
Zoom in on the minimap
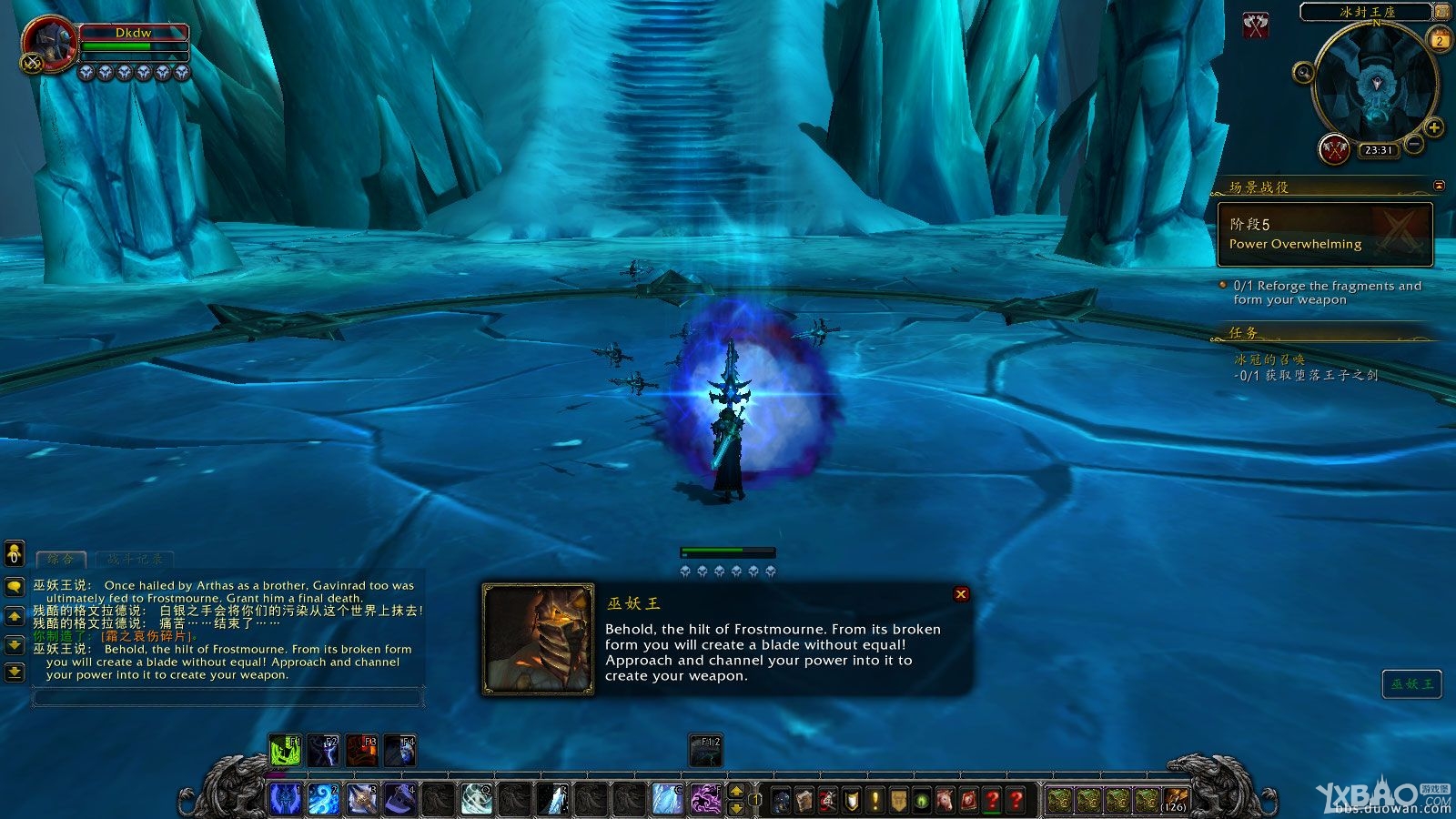[1434, 128]
